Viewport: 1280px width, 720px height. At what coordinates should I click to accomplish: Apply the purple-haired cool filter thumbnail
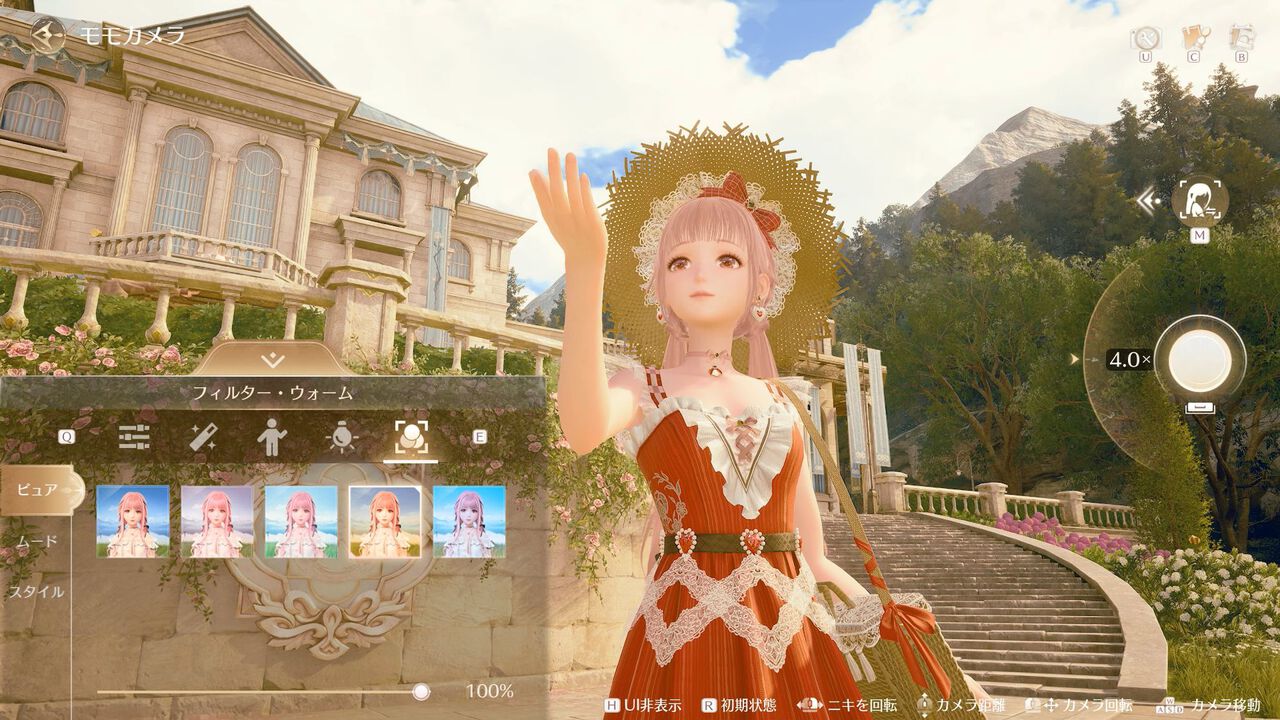tap(469, 521)
